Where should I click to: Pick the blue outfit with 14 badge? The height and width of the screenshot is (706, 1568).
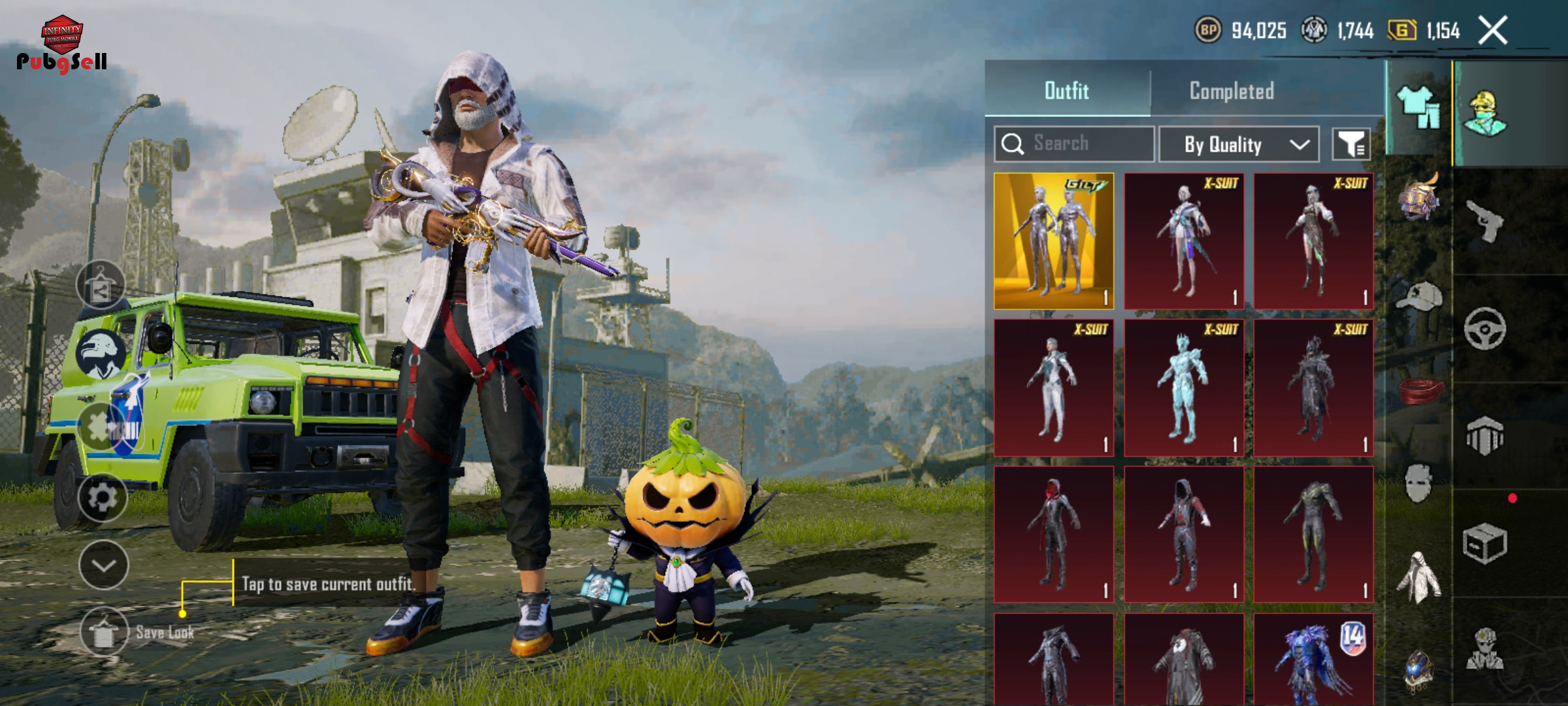[1313, 659]
